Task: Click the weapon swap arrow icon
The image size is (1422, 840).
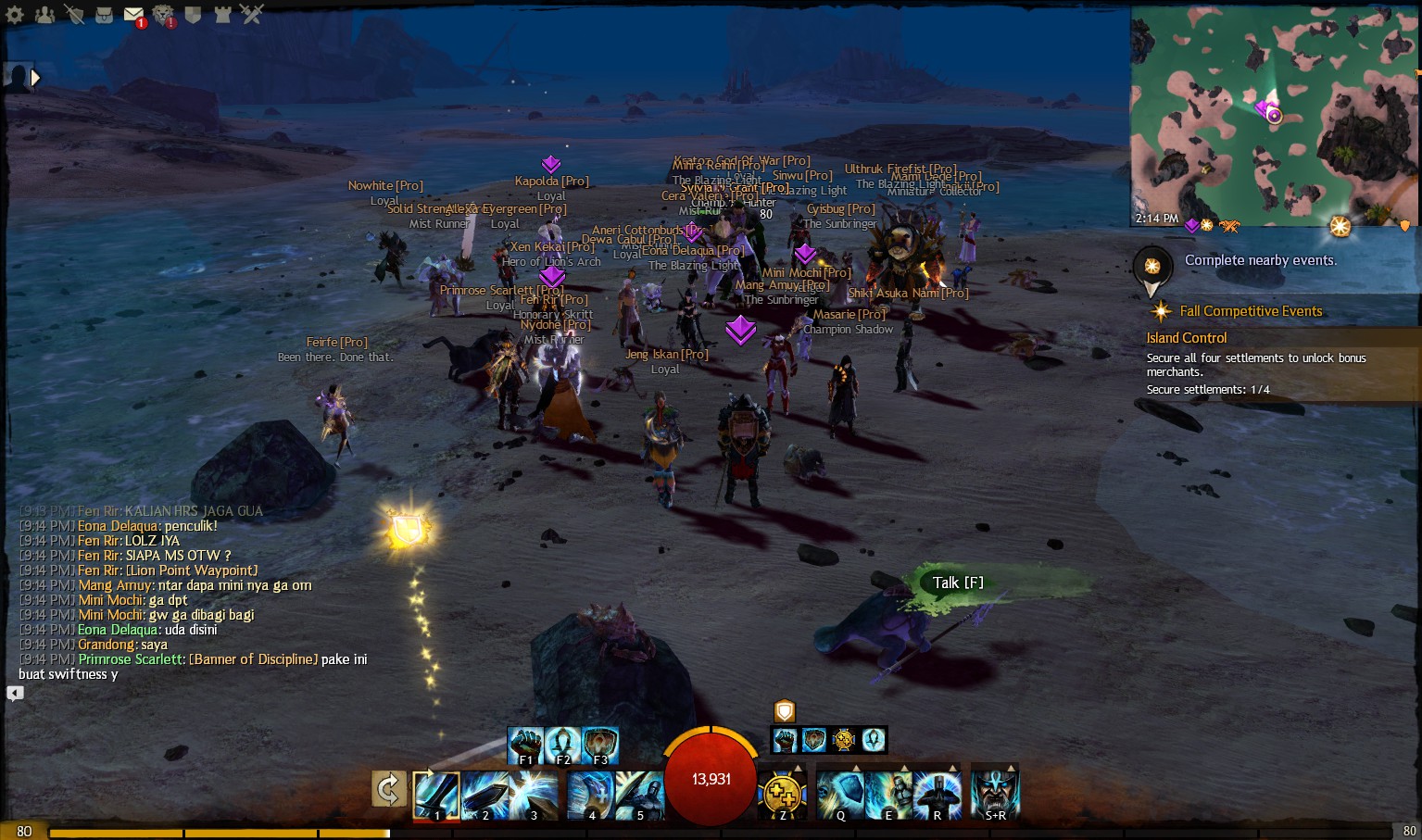Action: [x=388, y=790]
